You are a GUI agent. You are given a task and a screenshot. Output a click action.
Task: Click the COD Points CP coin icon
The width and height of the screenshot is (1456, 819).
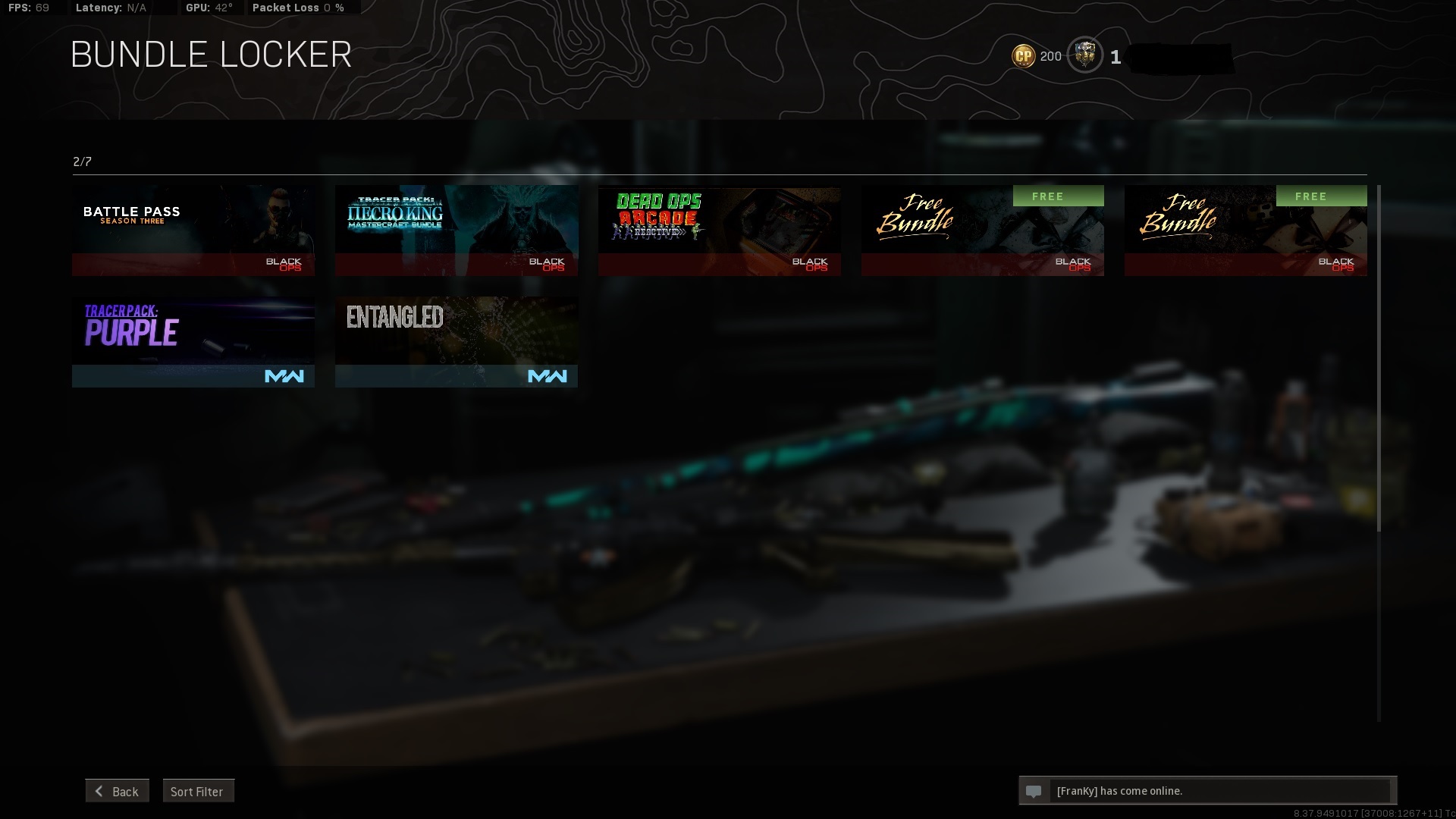click(x=1023, y=56)
